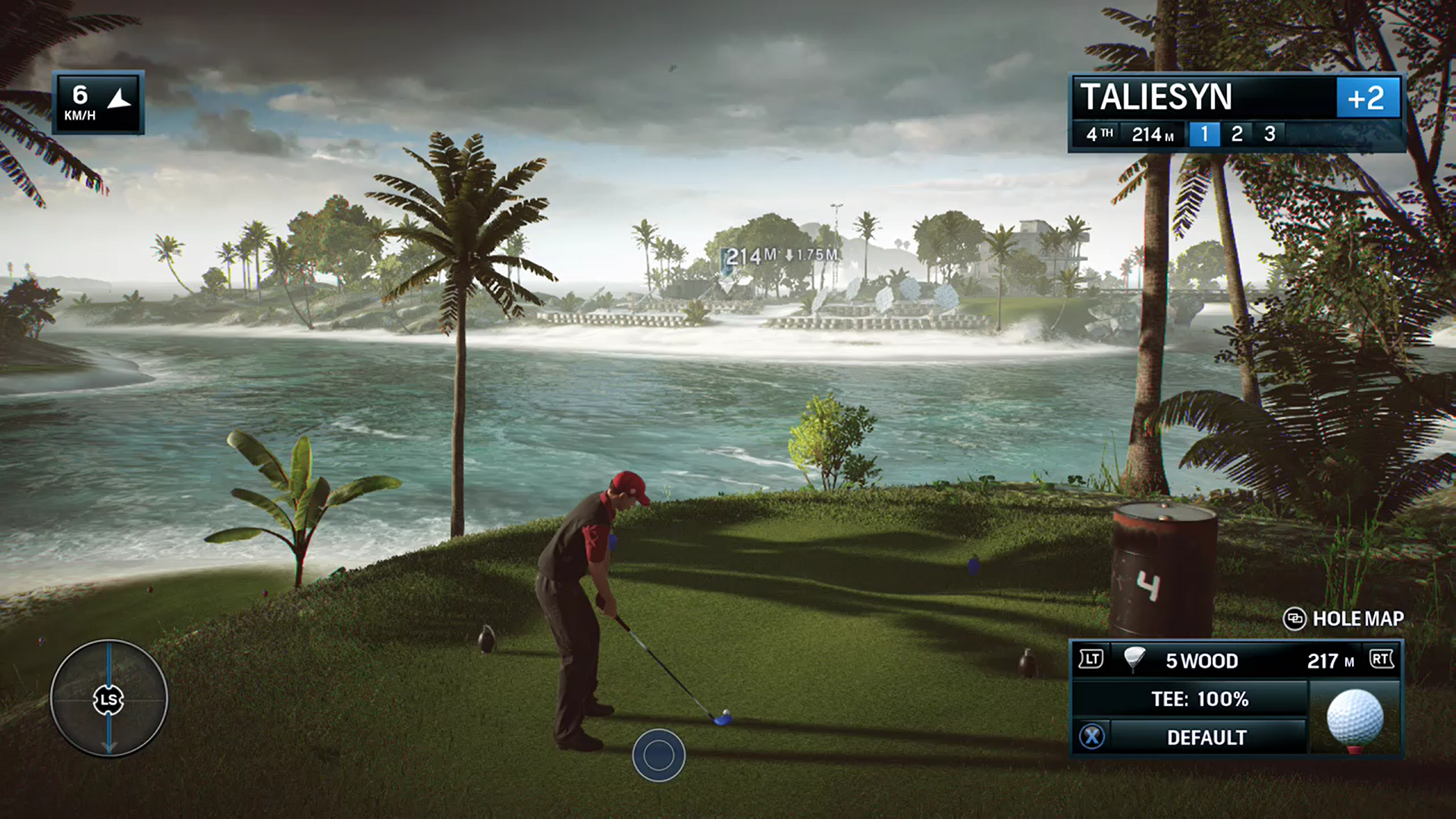Change the DEFAULT shot type

click(1206, 737)
